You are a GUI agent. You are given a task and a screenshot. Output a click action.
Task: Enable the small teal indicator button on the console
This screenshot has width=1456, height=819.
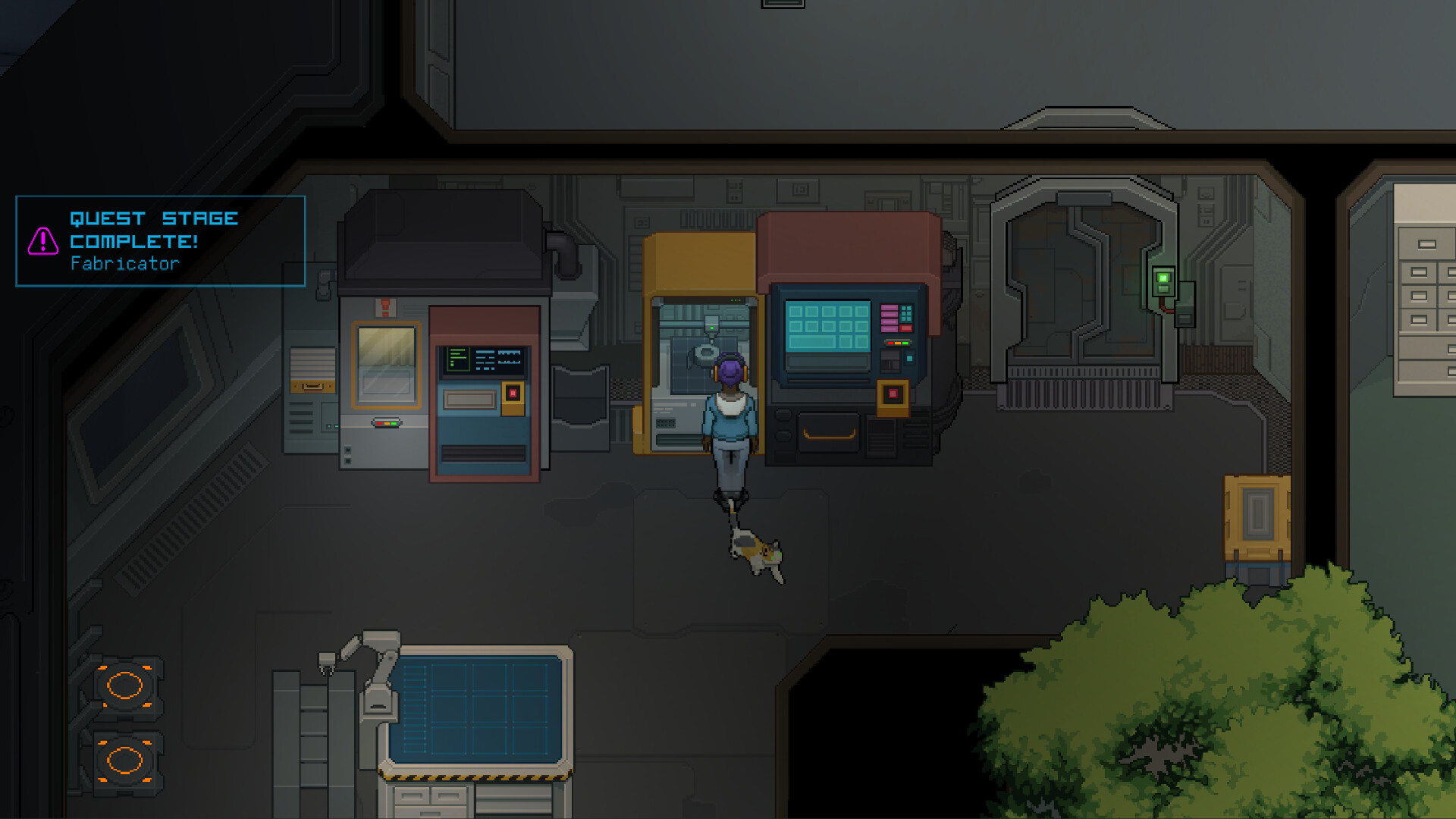[x=909, y=357]
